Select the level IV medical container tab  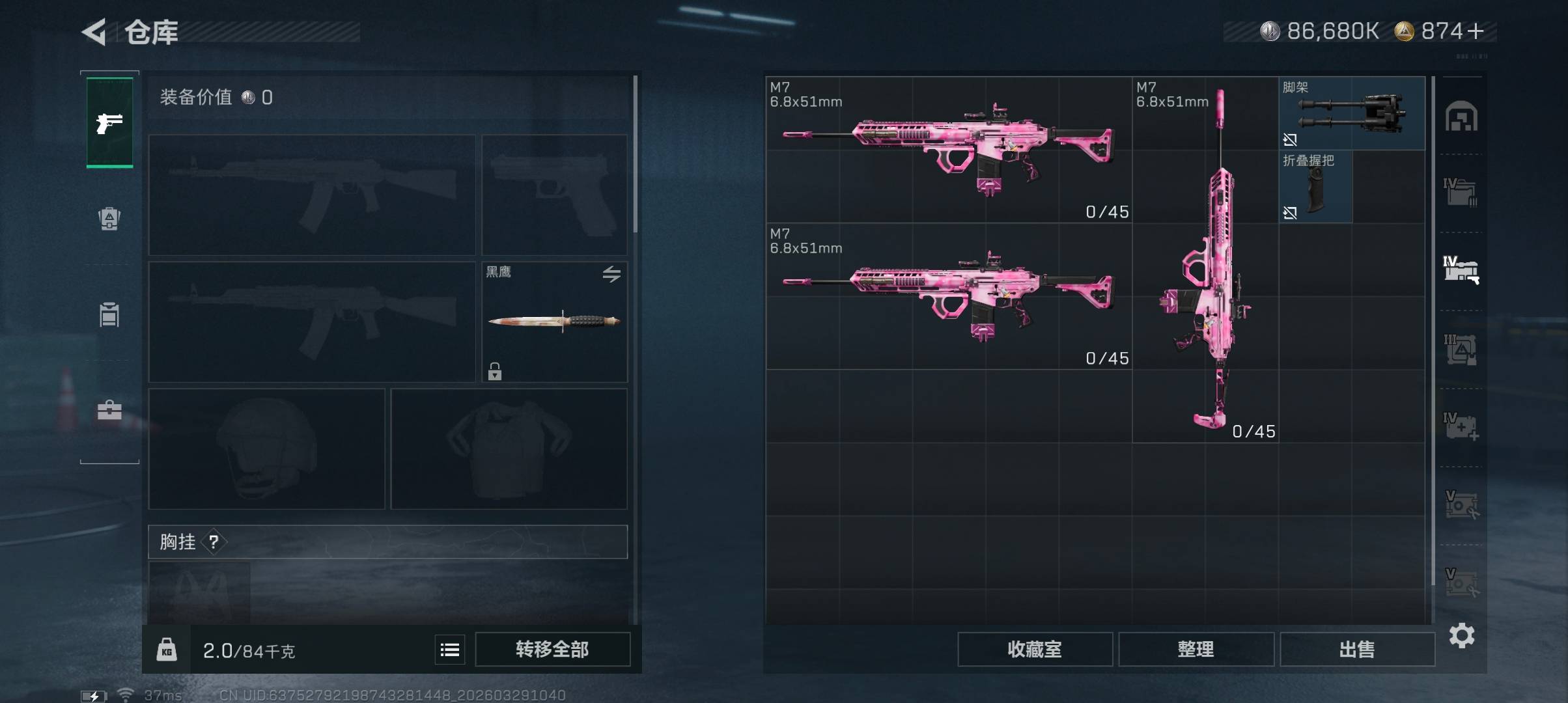(1461, 427)
